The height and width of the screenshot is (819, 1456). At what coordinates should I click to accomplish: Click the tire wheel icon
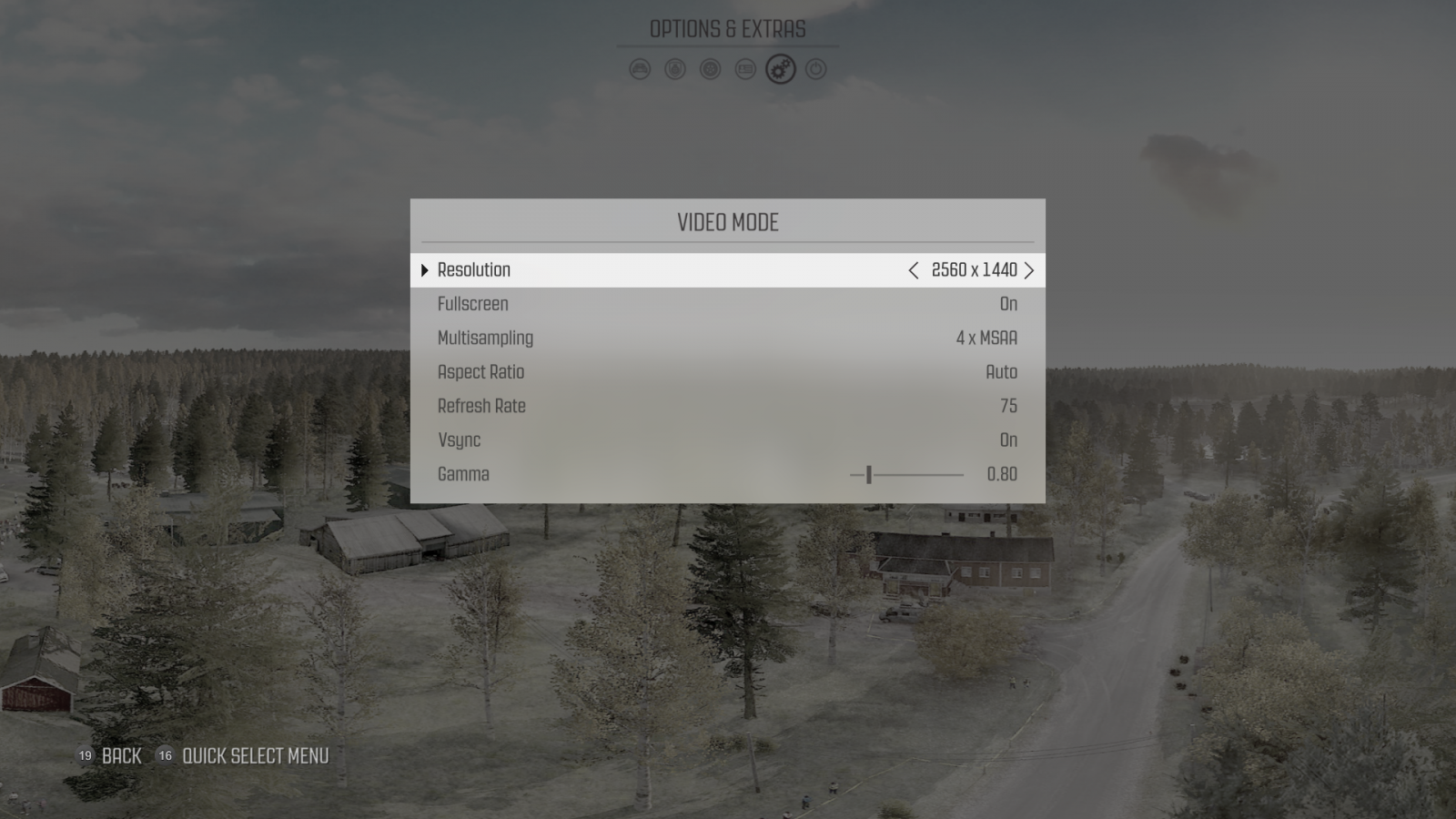(709, 69)
